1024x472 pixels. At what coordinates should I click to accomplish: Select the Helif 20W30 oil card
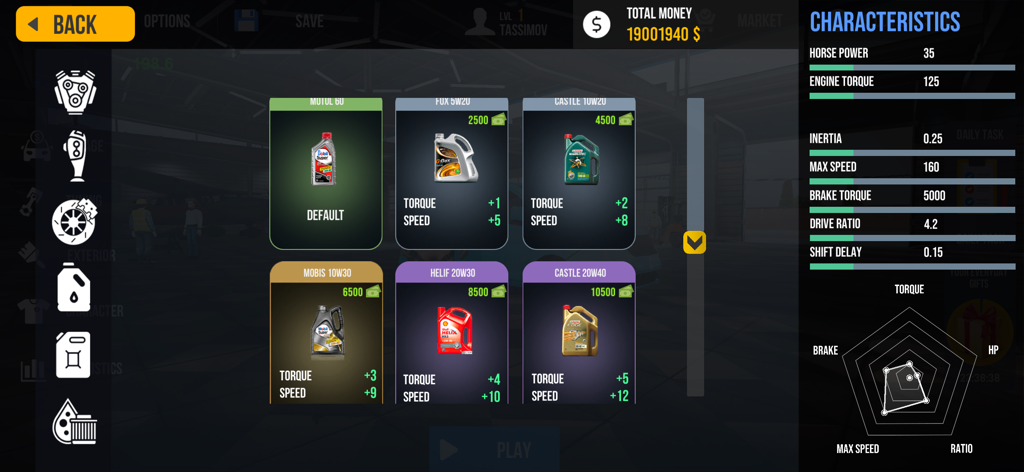click(452, 334)
